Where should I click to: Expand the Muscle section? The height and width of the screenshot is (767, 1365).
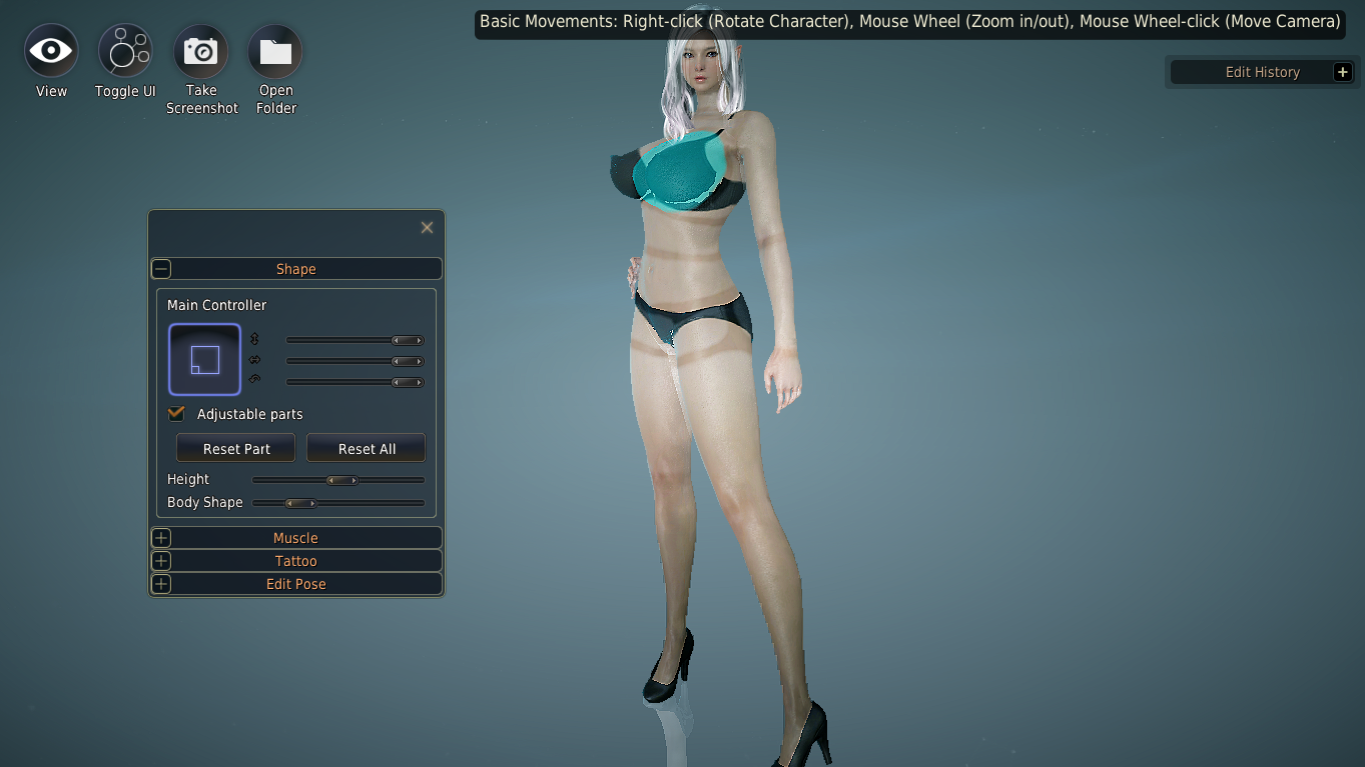click(x=161, y=537)
